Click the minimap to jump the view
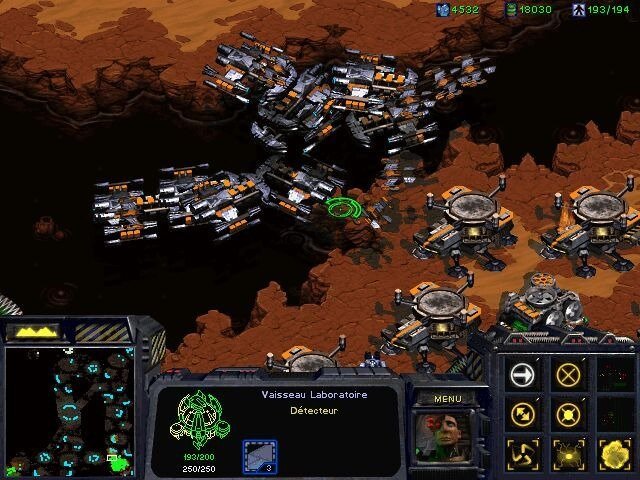 (68, 410)
